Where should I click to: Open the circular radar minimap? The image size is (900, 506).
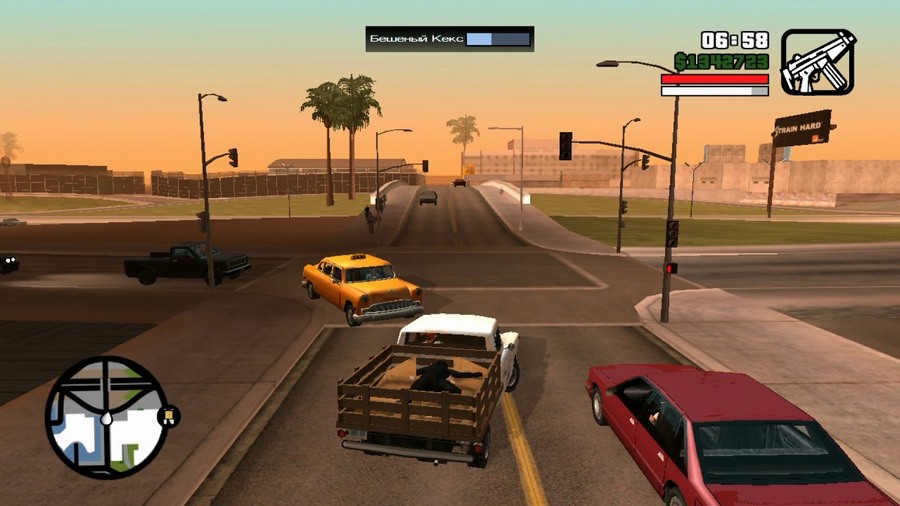(106, 417)
